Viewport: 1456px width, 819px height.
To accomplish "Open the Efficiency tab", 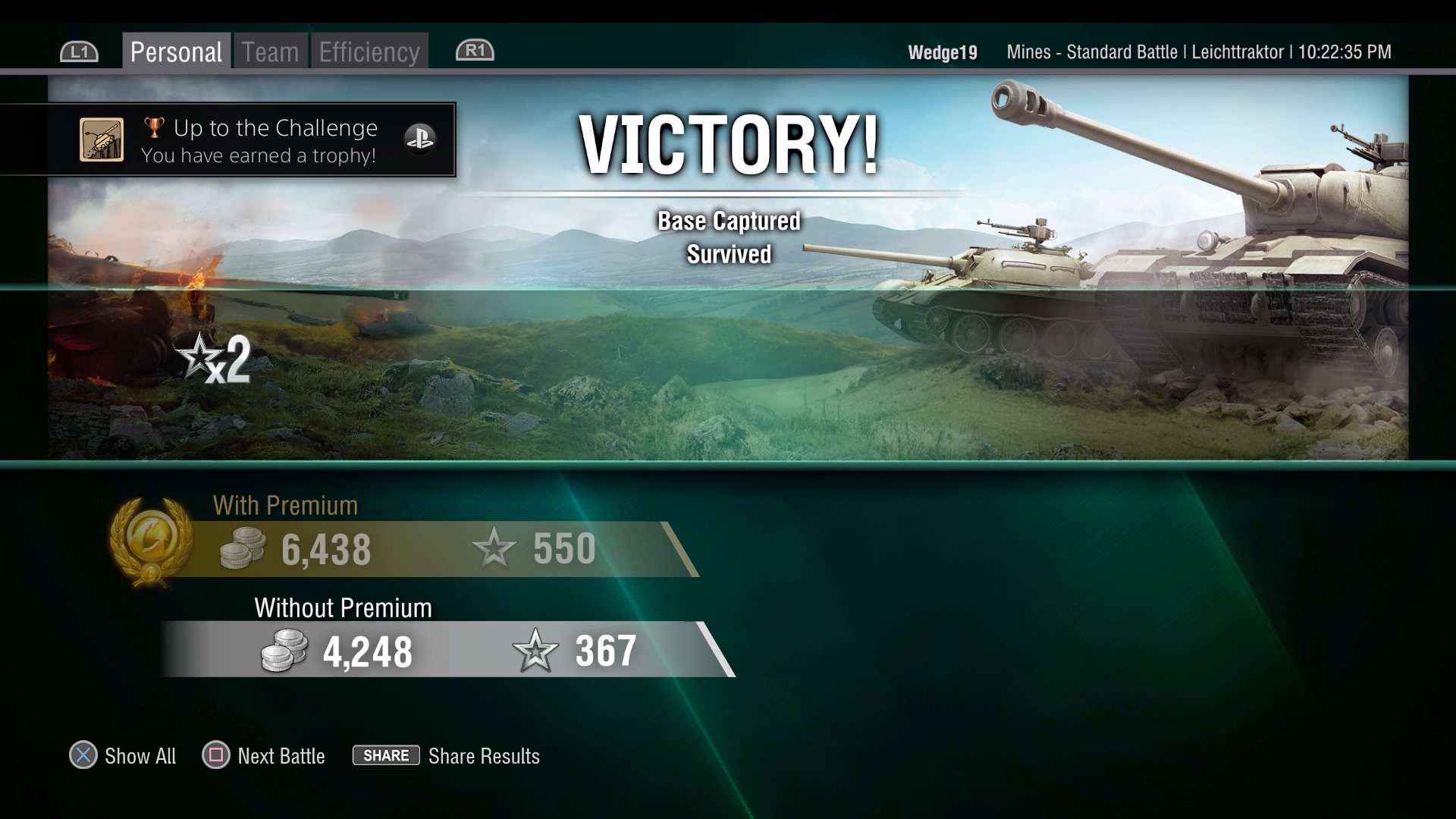I will tap(369, 51).
